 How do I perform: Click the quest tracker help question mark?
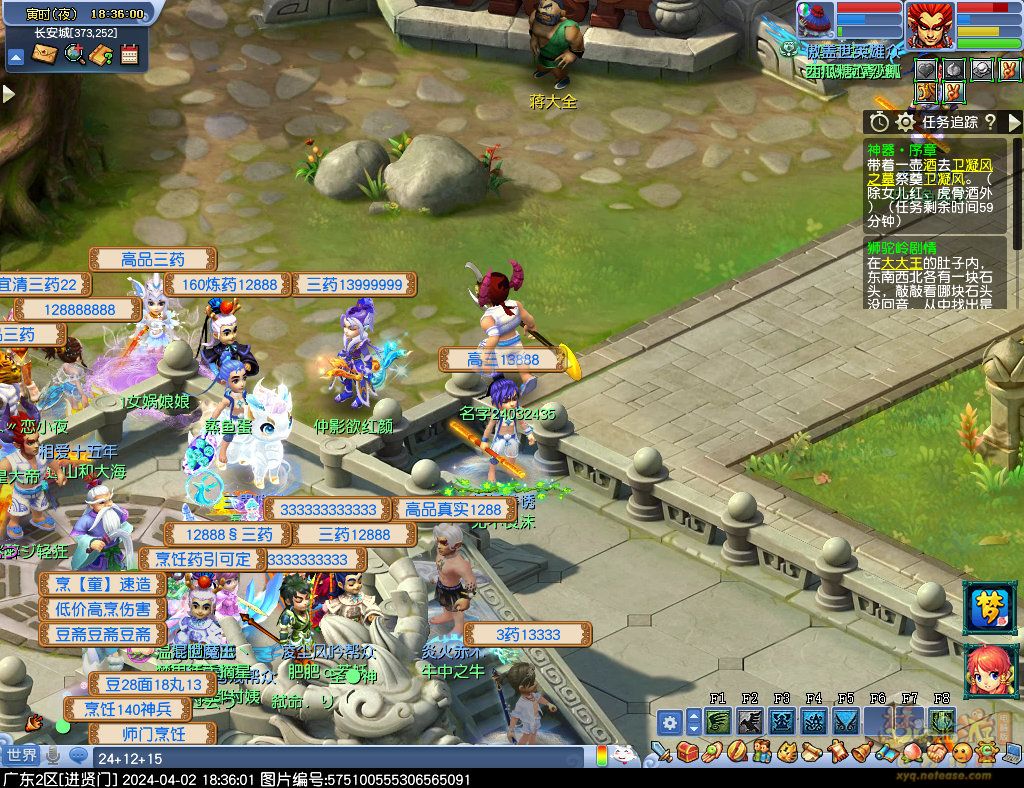989,122
